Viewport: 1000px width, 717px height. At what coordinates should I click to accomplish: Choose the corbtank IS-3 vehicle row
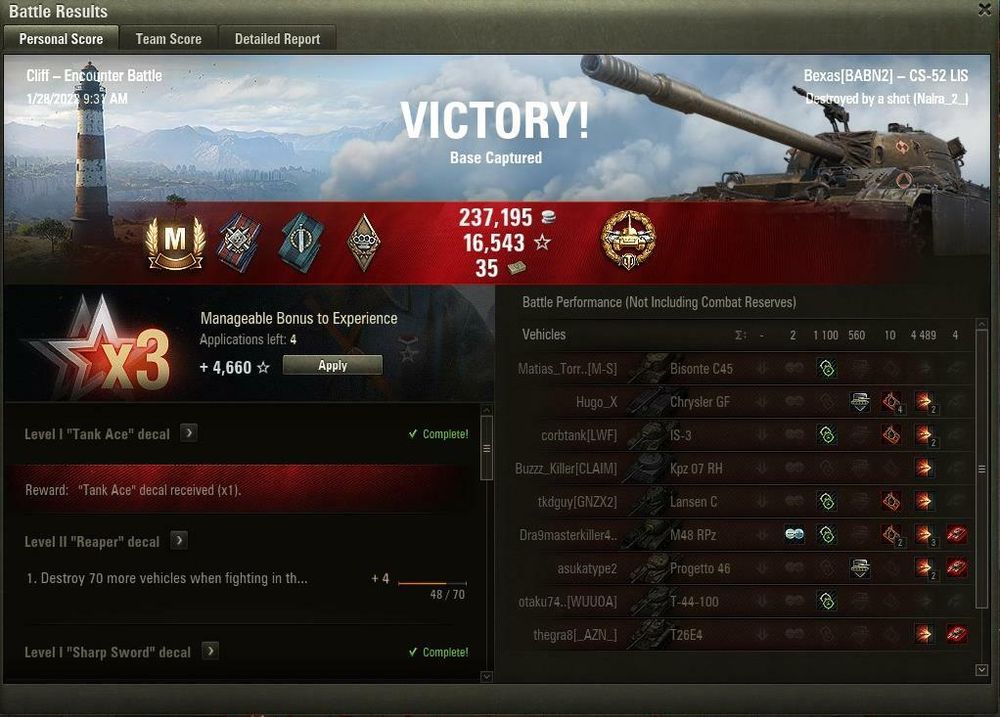point(700,435)
